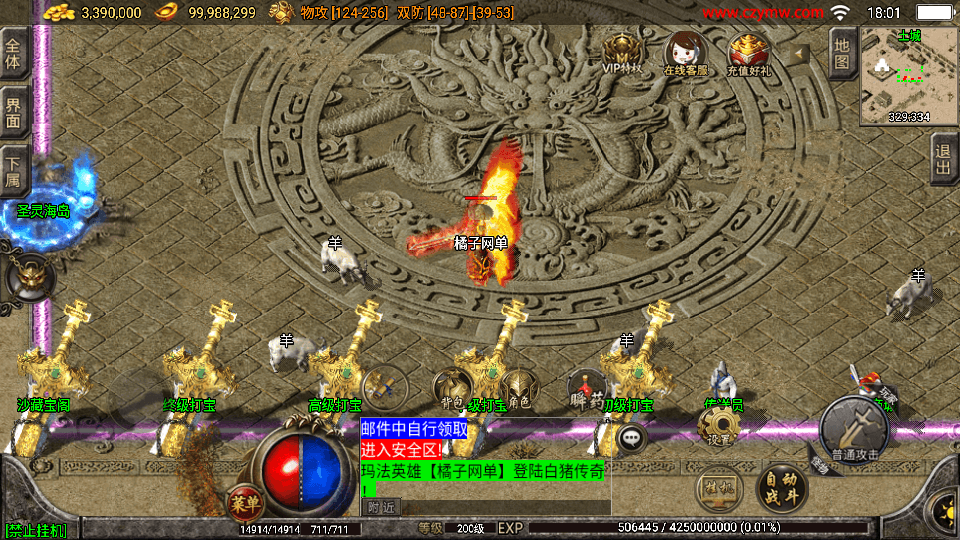The image size is (960, 540).
Task: Open the 充值好礼 recharge gift icon
Action: coord(748,53)
